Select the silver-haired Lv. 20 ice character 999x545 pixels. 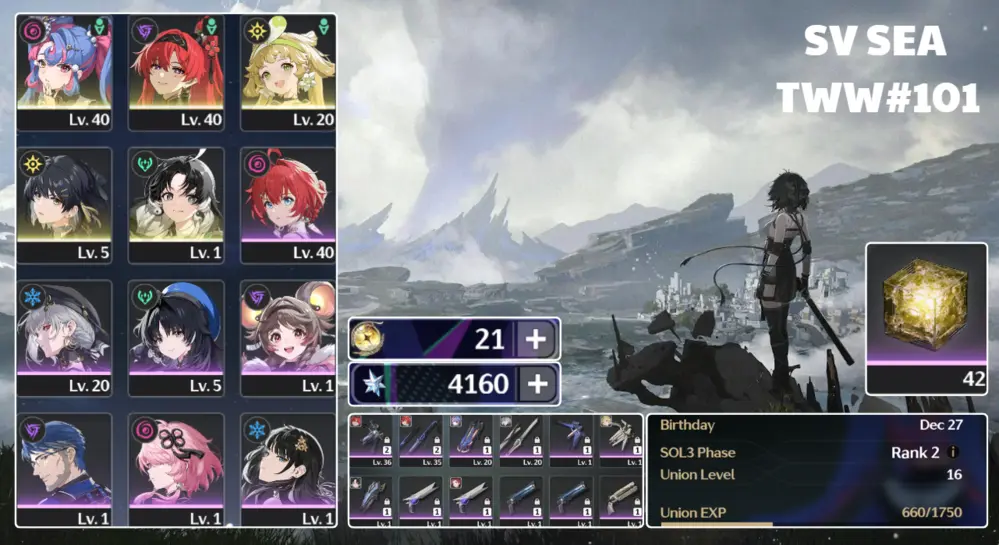point(64,338)
